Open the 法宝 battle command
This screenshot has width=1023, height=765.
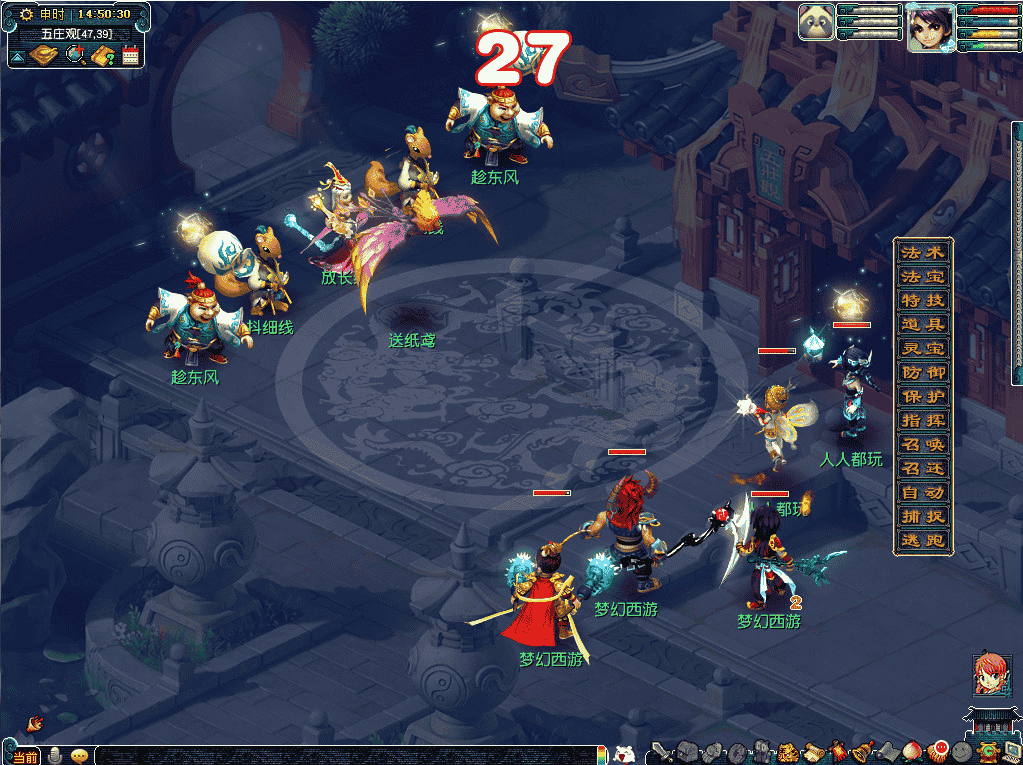coord(921,276)
